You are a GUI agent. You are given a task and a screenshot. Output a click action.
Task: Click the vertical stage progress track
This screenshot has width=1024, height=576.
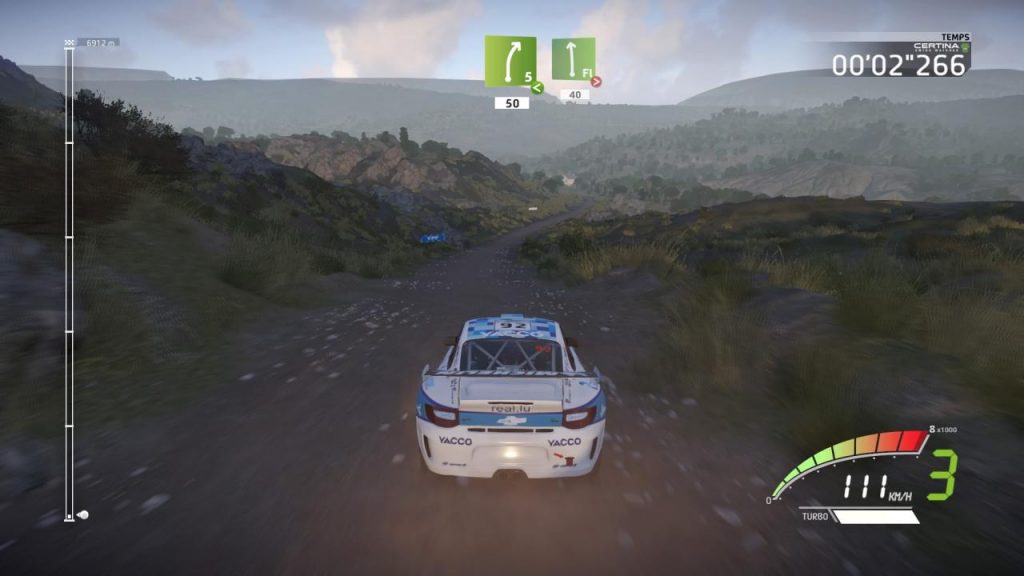[x=69, y=280]
